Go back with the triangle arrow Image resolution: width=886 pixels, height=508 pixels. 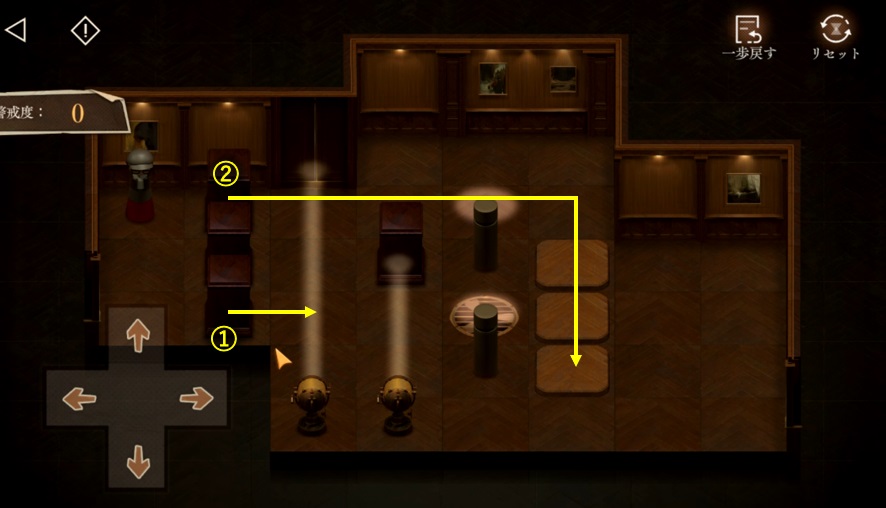[x=15, y=30]
